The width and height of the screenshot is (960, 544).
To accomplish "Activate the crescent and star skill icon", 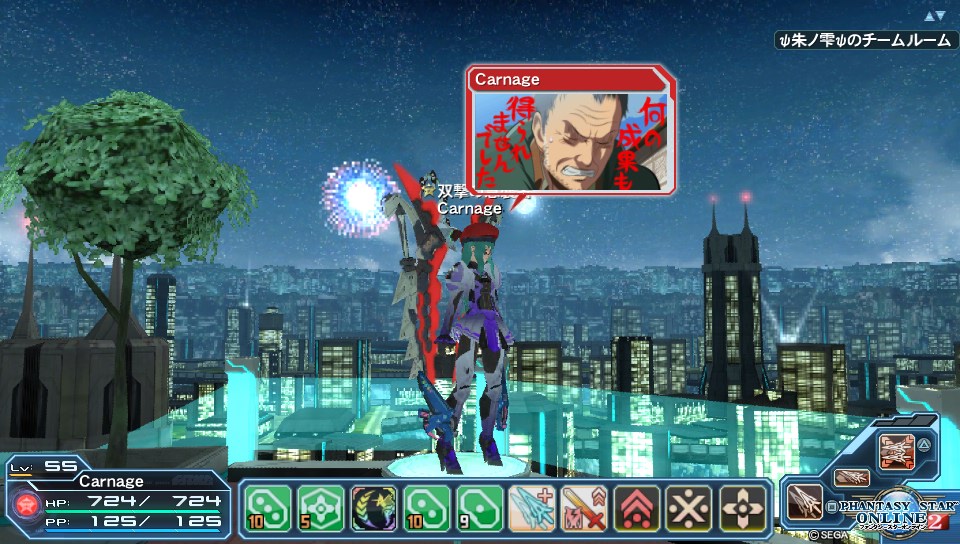I will [x=374, y=509].
